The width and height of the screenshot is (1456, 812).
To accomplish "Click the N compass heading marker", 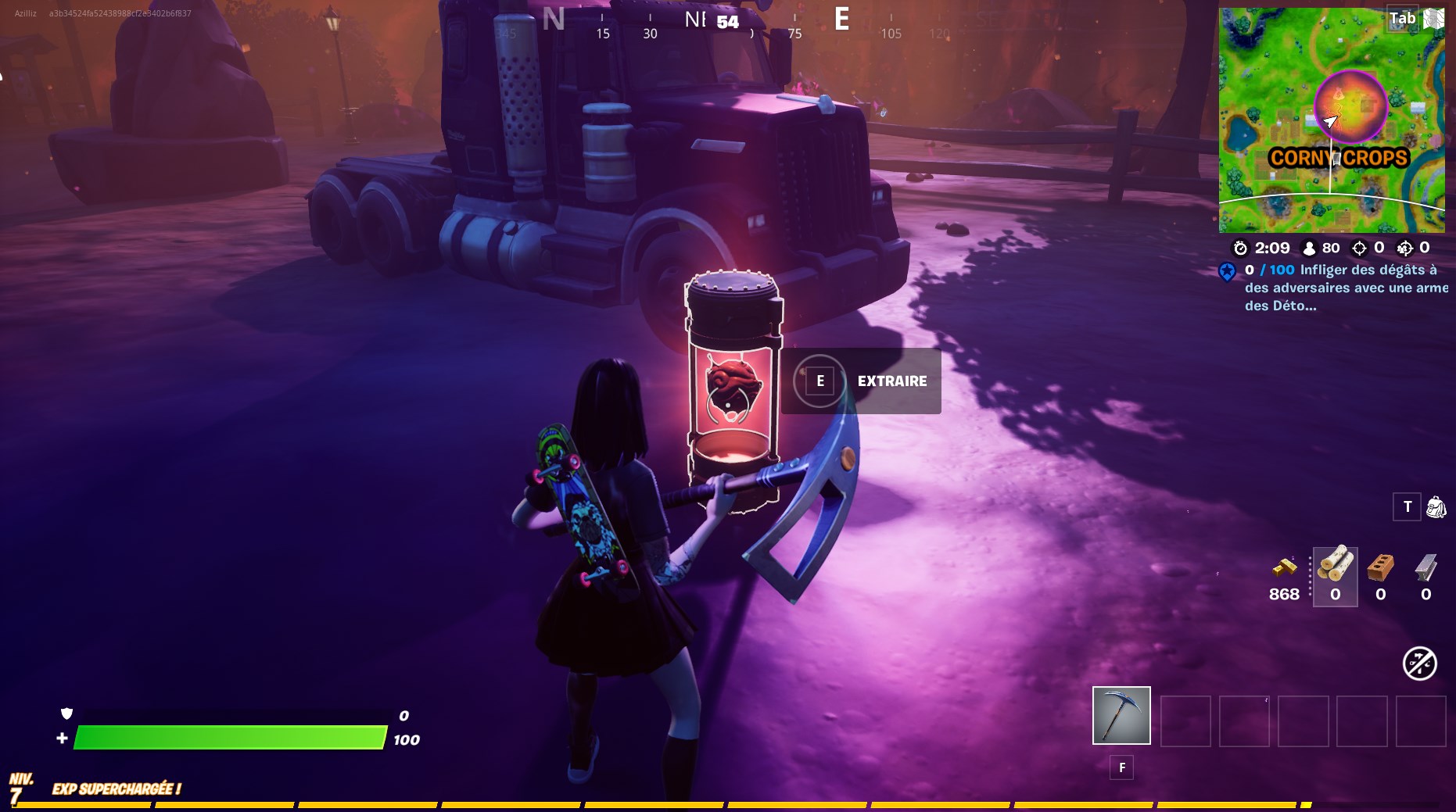I will tap(554, 19).
